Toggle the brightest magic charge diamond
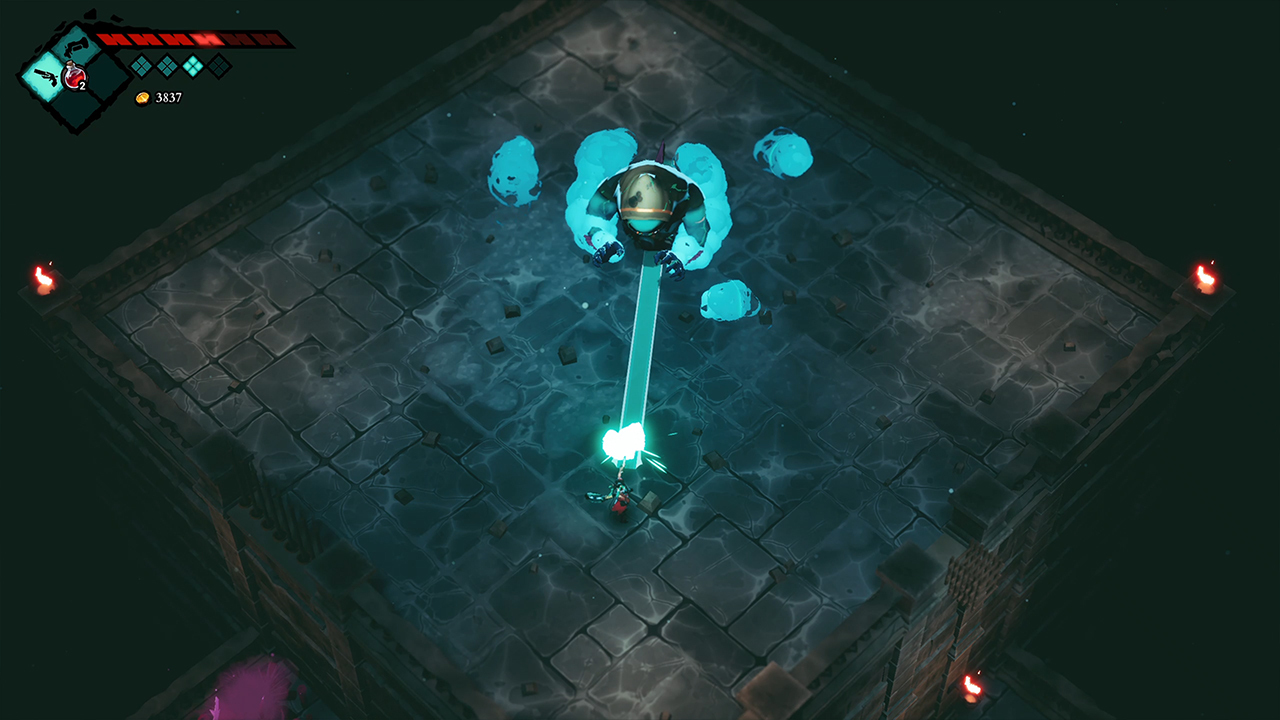Screen dimensions: 1280x720 point(193,66)
